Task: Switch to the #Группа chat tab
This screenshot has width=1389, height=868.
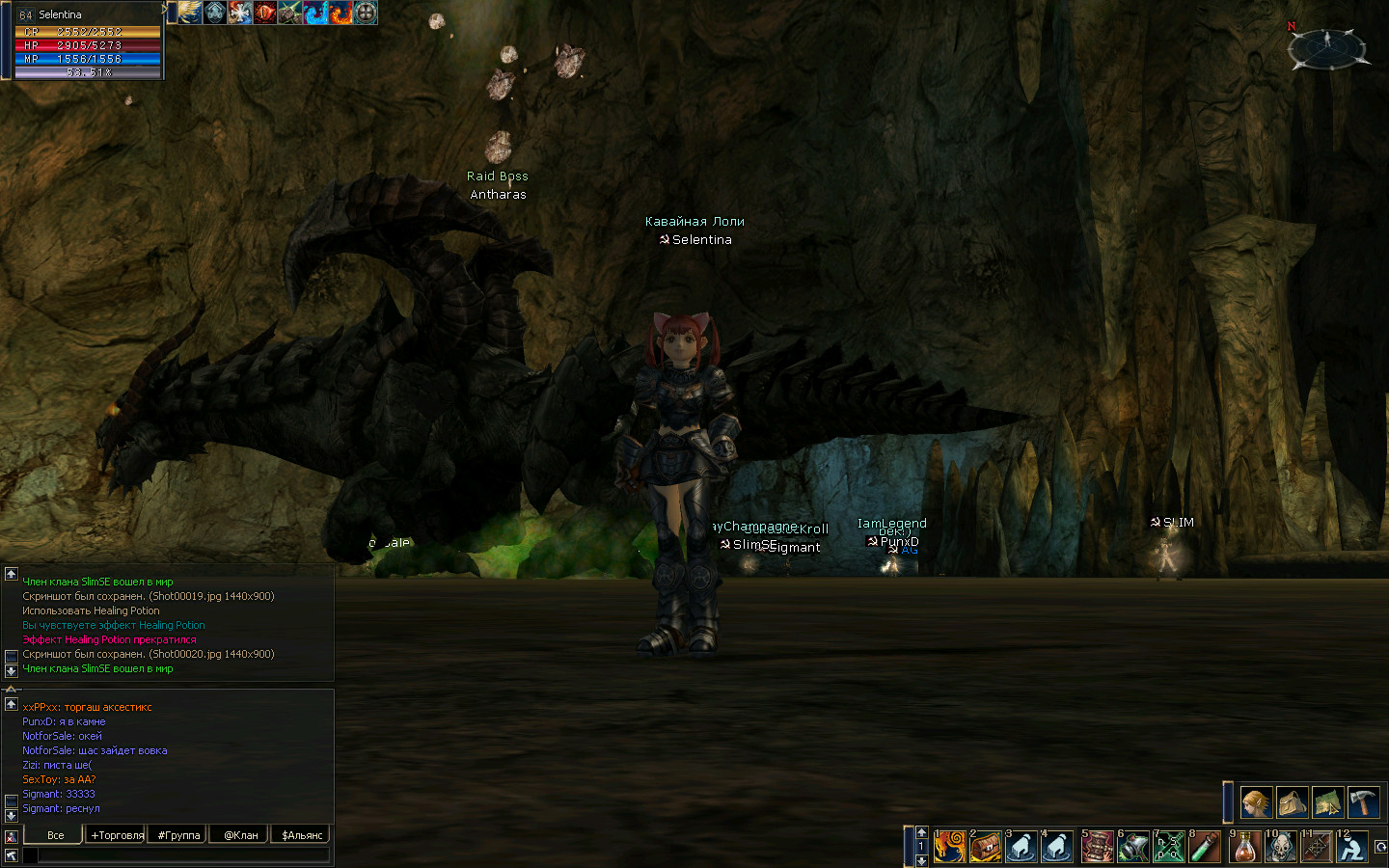Action: click(178, 835)
